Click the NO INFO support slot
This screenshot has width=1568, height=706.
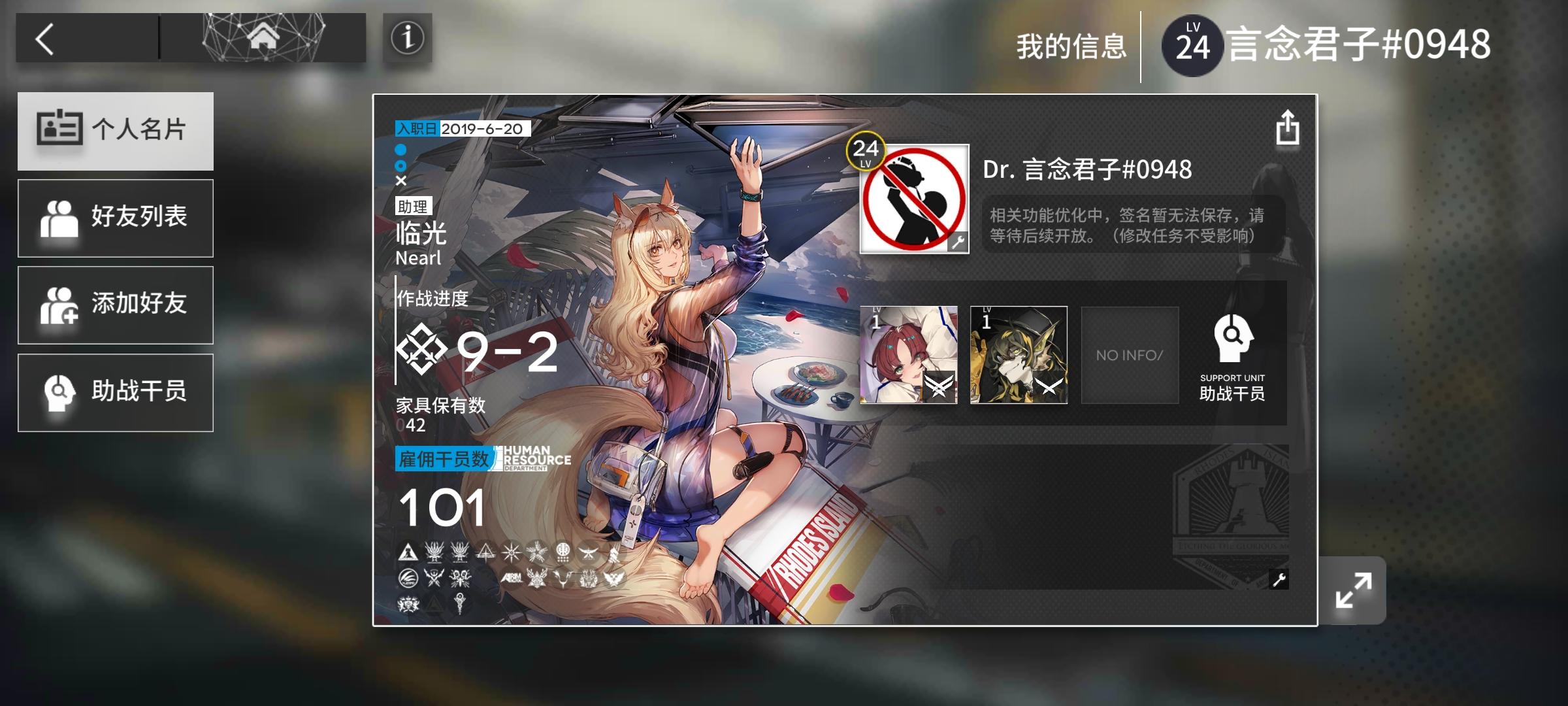tap(1130, 355)
